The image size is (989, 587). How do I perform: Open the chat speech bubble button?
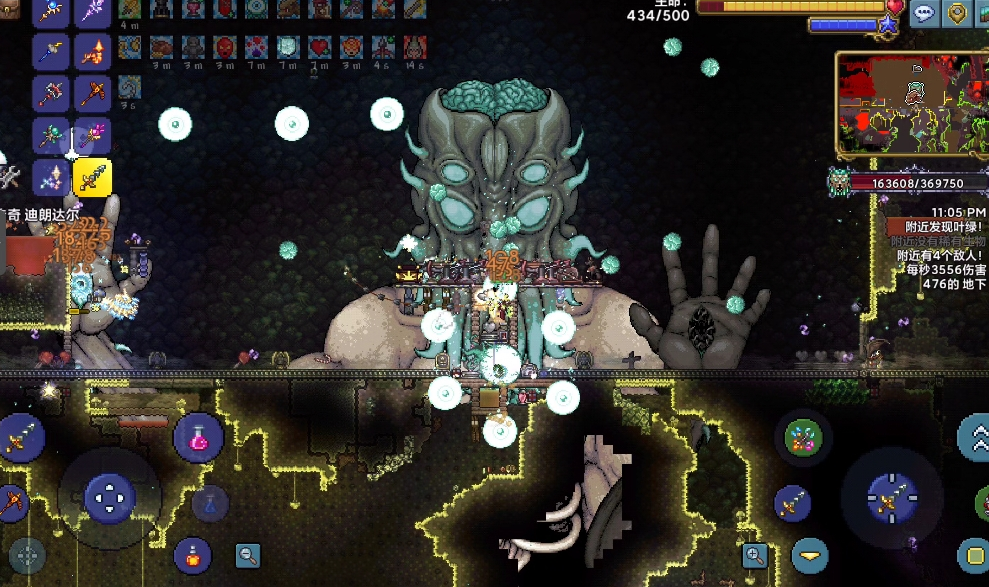click(x=925, y=13)
